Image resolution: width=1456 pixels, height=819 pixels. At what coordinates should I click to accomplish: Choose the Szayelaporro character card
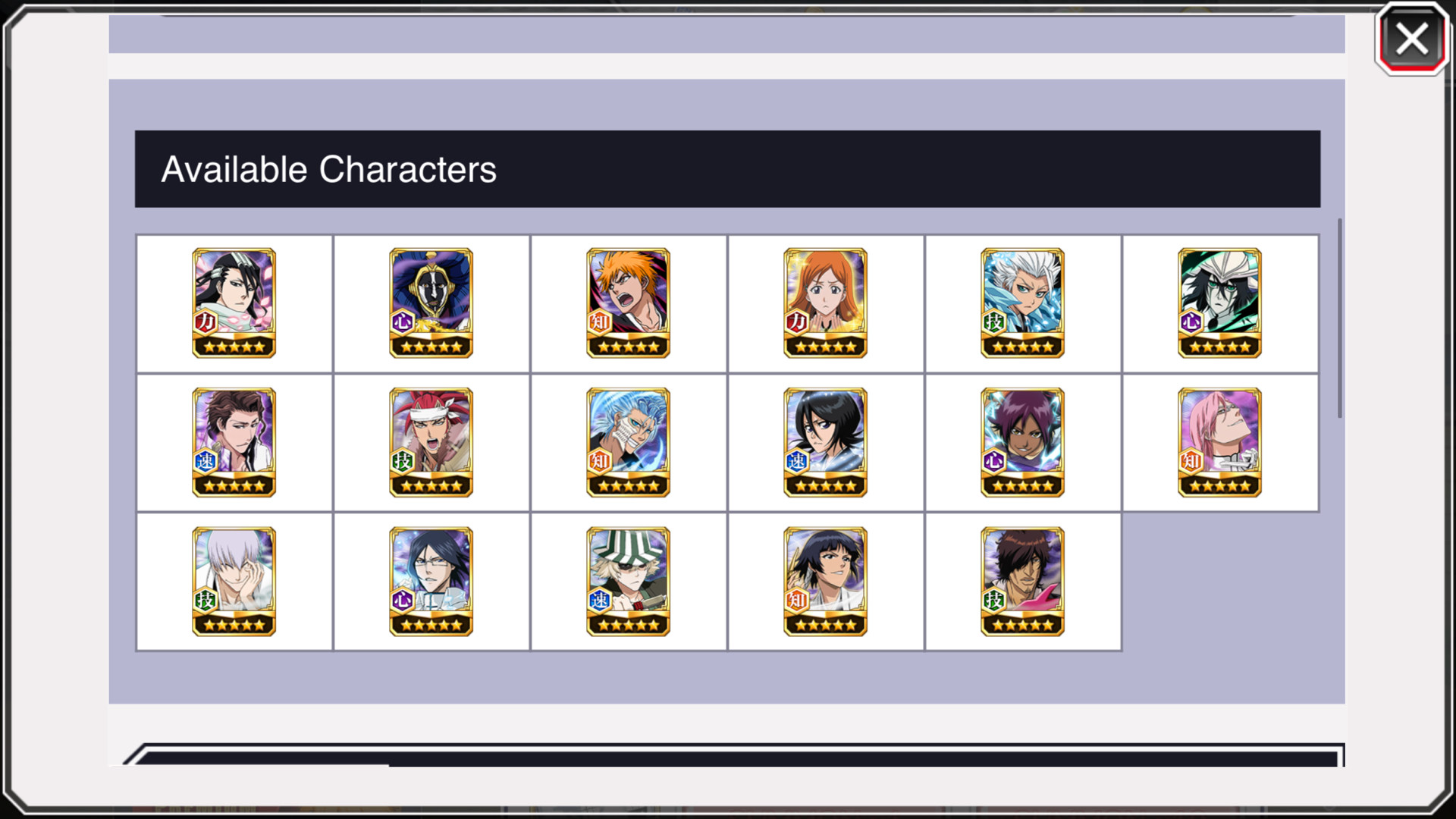coord(1219,441)
